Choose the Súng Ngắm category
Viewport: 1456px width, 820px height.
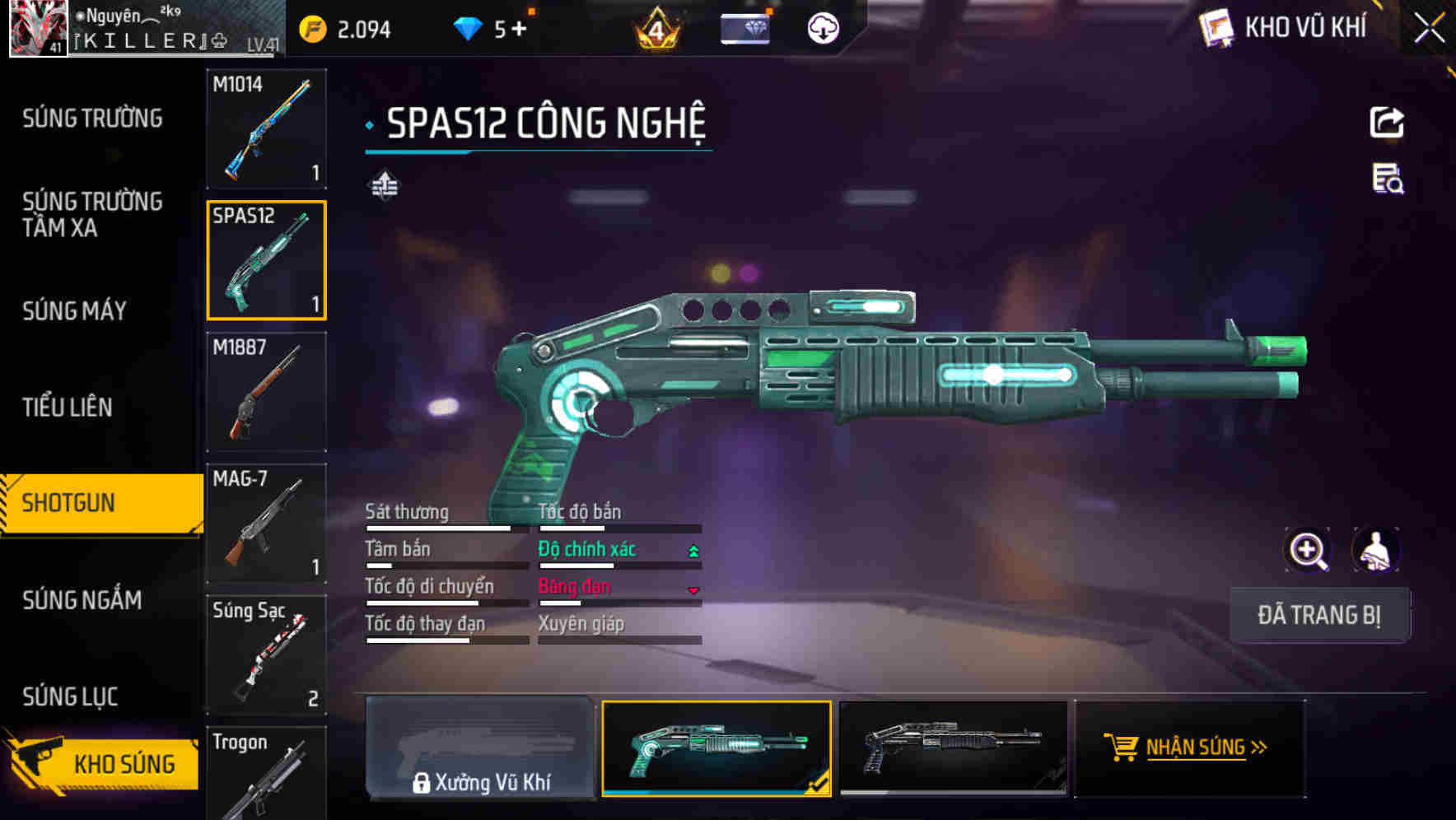(82, 600)
